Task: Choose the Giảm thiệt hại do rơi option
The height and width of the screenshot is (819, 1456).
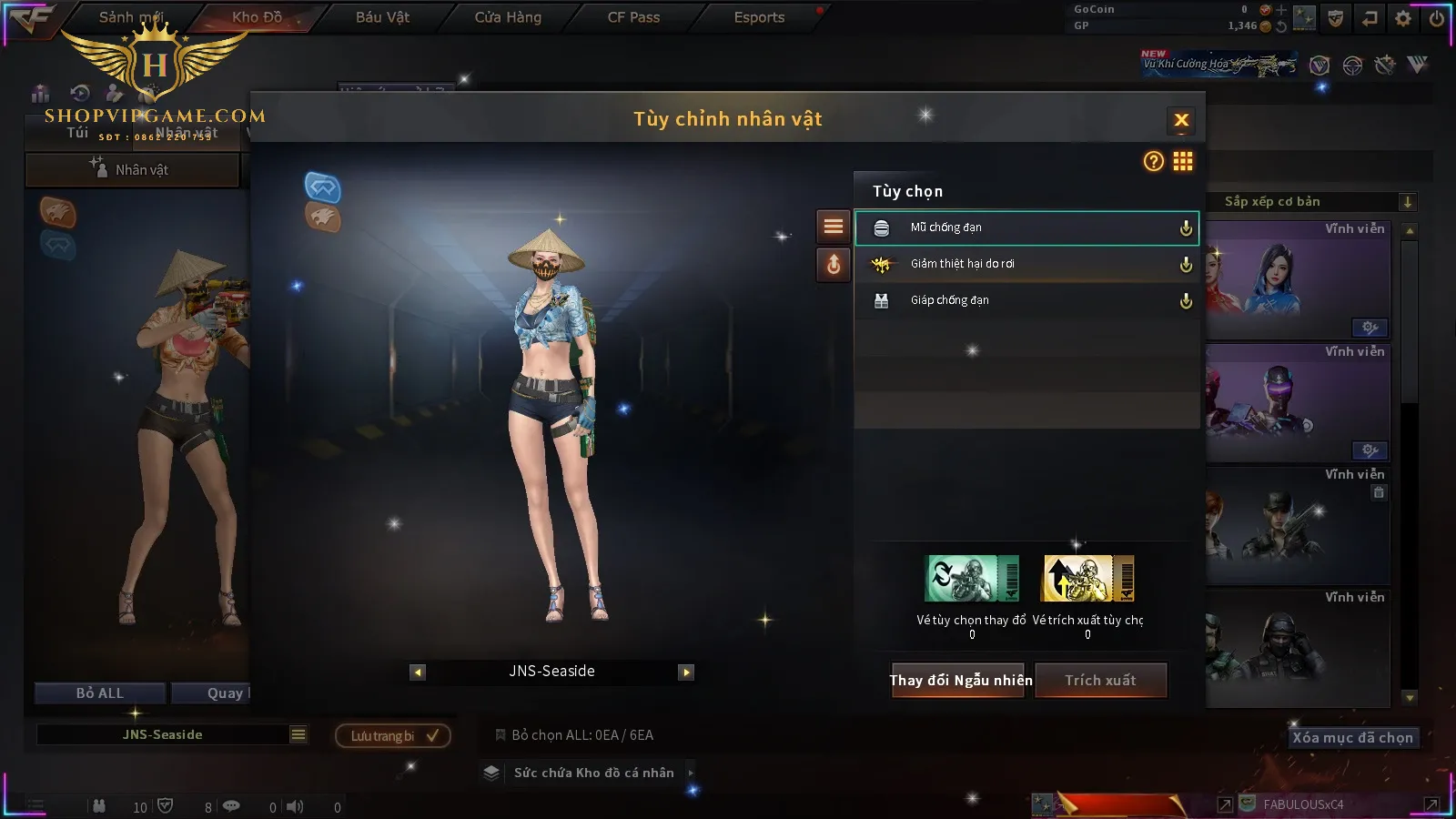Action: coord(1026,264)
